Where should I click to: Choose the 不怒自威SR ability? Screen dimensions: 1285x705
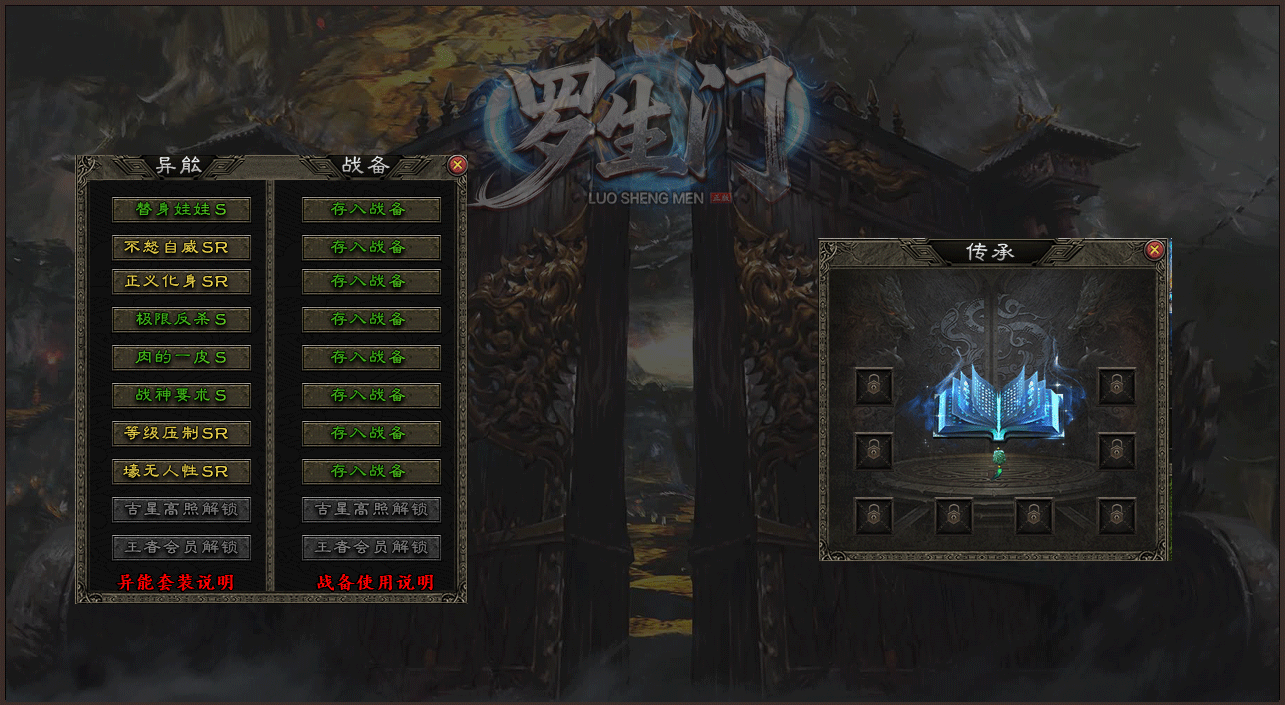click(181, 248)
